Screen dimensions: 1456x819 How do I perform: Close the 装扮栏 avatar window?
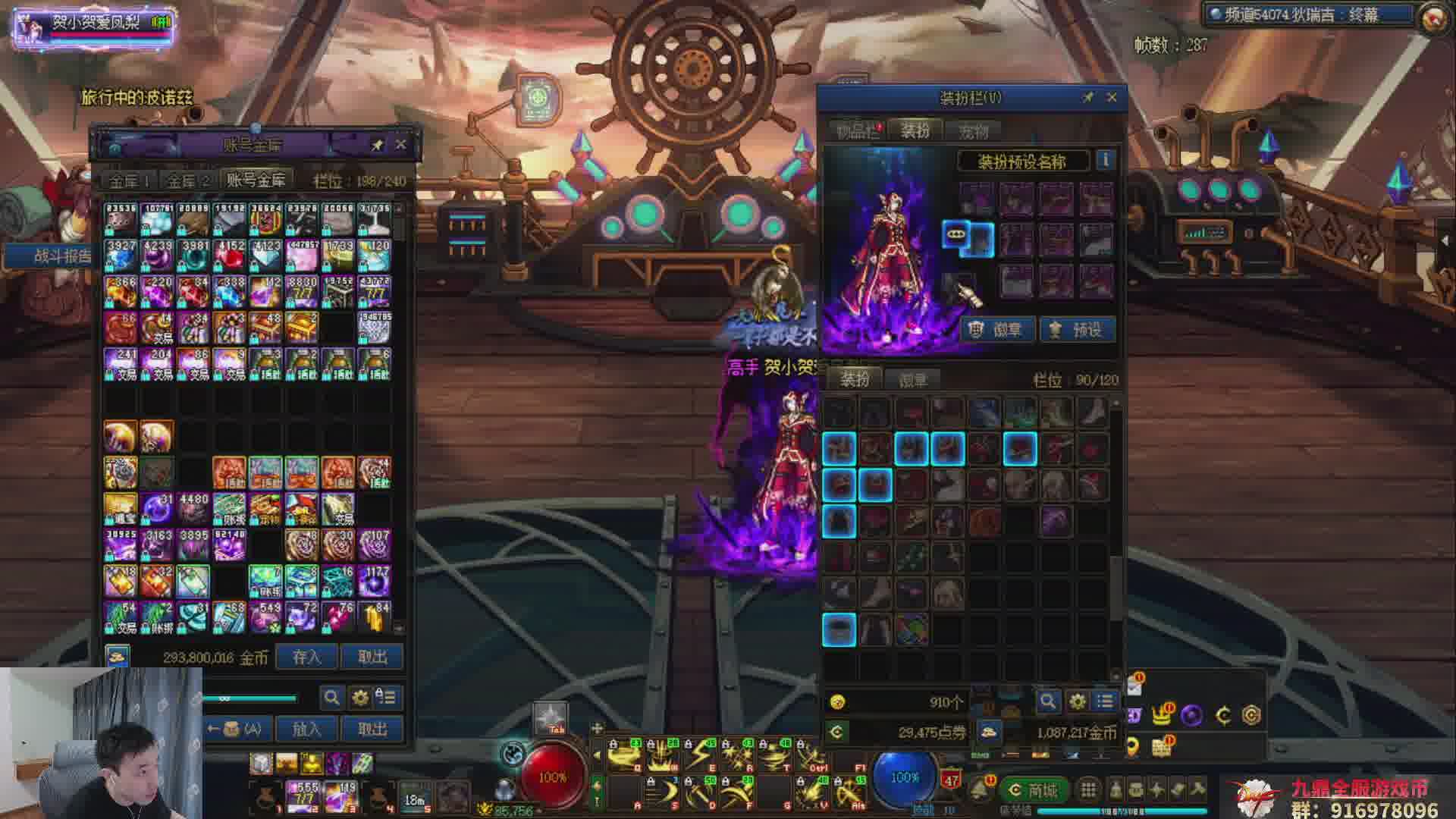(1112, 97)
